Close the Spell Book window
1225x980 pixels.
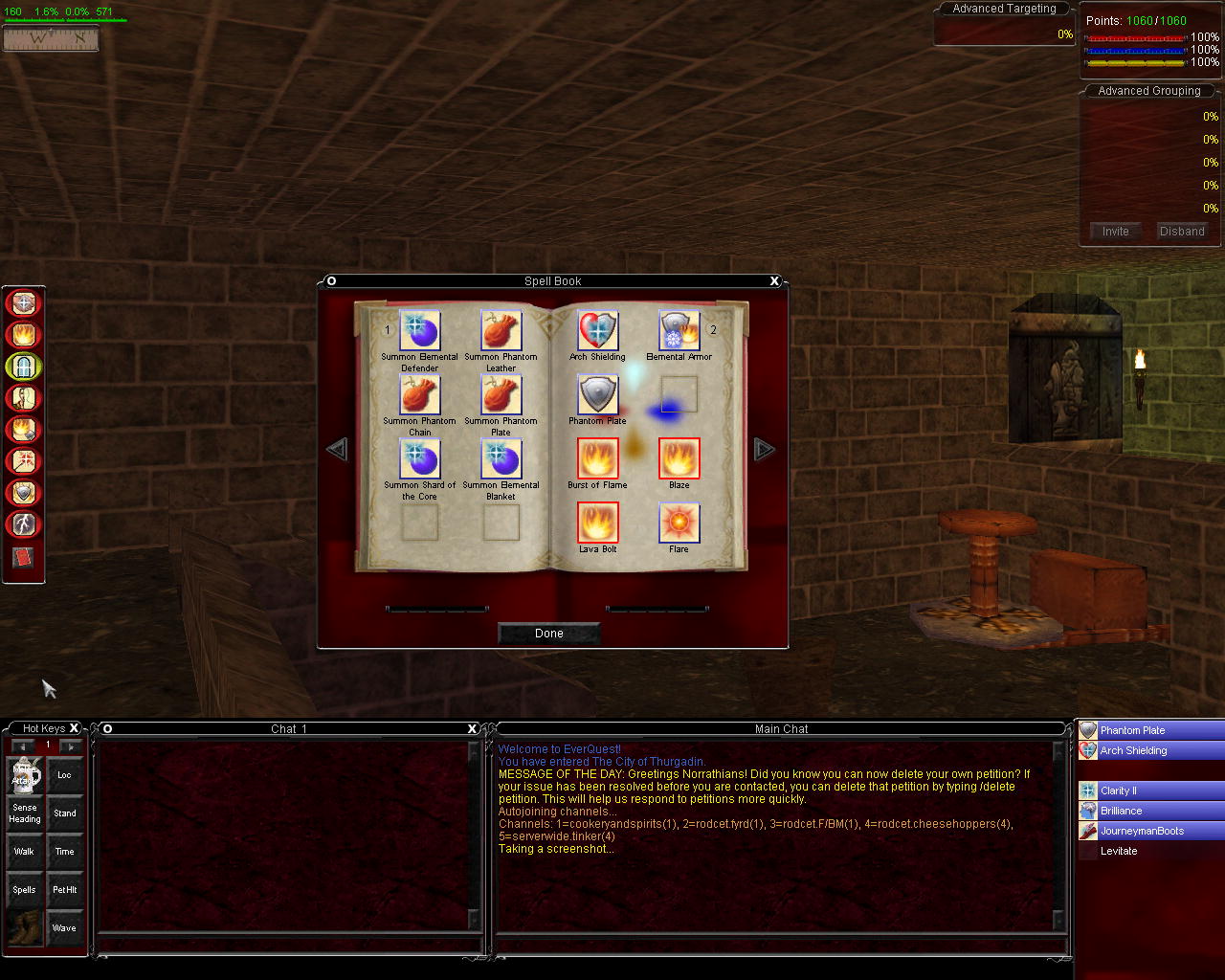coord(774,281)
